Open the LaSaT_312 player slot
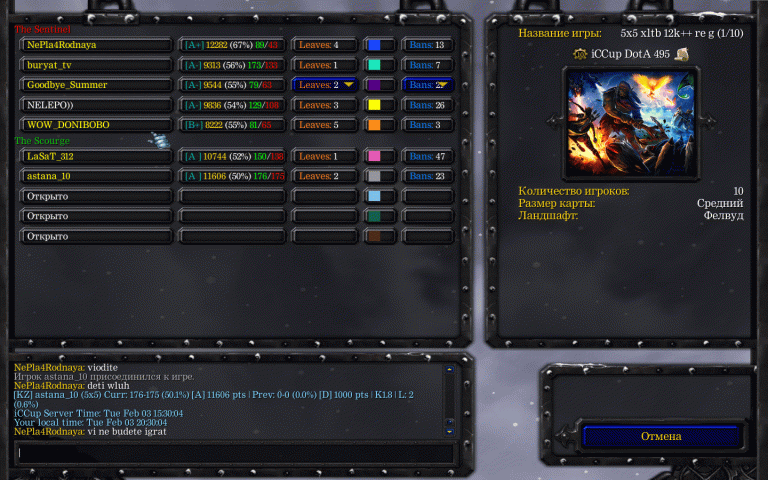 [97, 156]
